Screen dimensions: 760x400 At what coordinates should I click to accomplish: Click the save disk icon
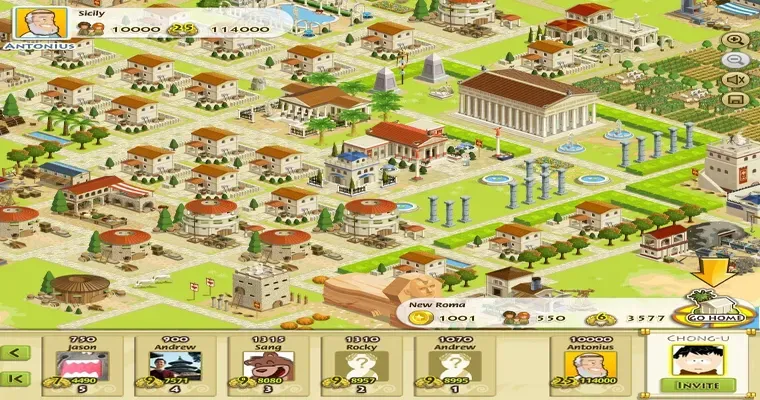tap(737, 100)
